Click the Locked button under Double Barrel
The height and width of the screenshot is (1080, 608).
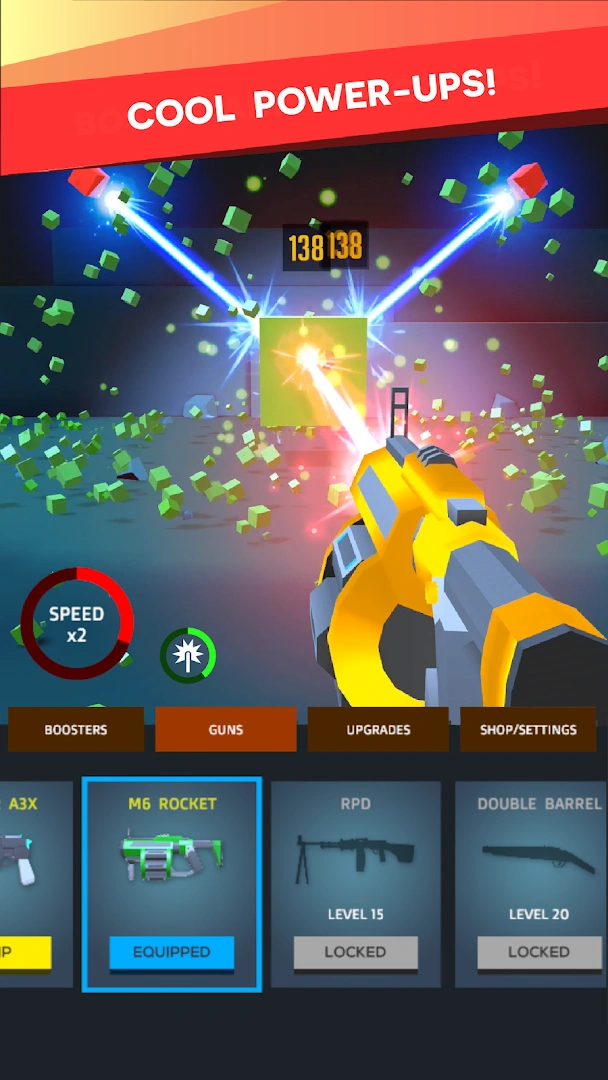click(x=539, y=952)
